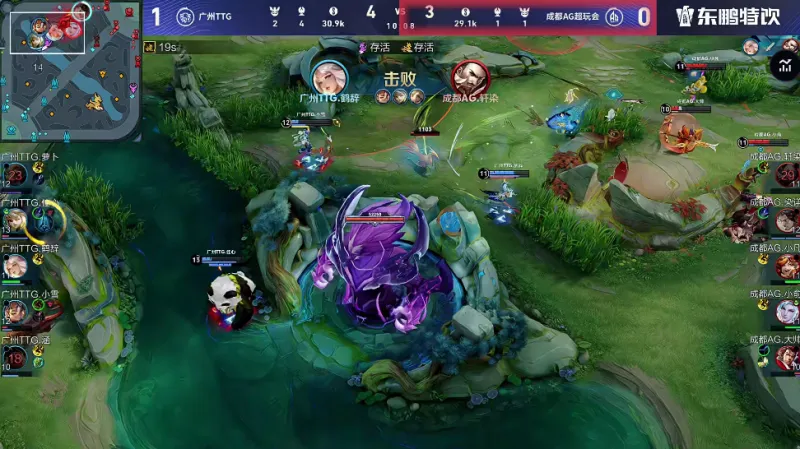Click the 广州TTG team logo
This screenshot has height=449, width=800.
click(185, 17)
